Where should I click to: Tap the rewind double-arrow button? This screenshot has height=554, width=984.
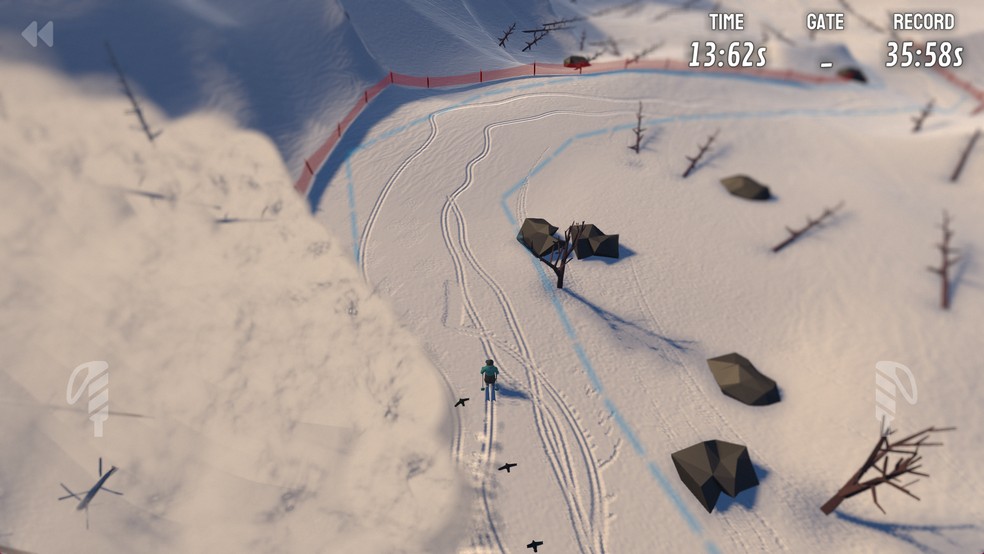click(x=37, y=34)
